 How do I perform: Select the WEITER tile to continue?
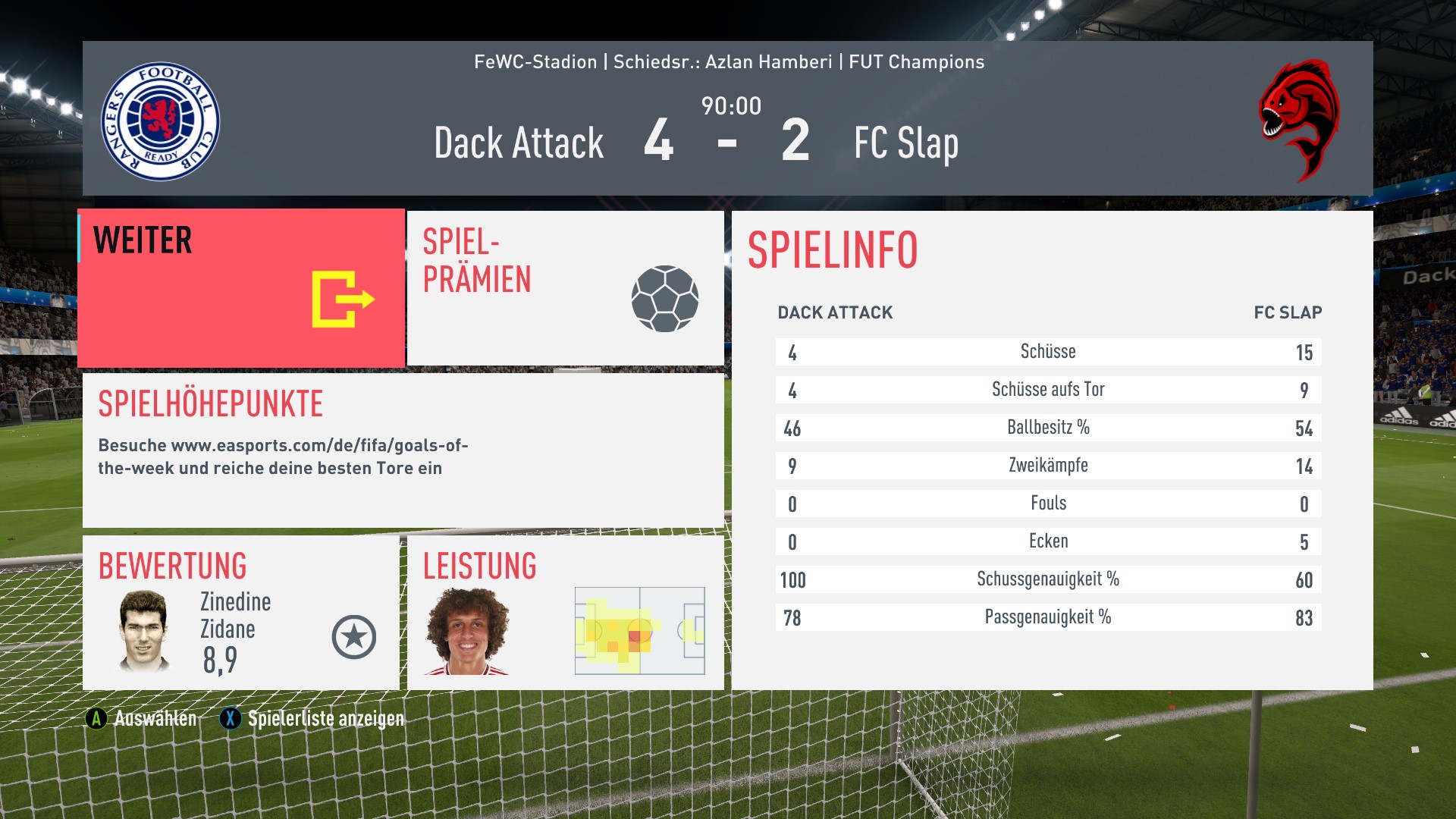[x=241, y=288]
